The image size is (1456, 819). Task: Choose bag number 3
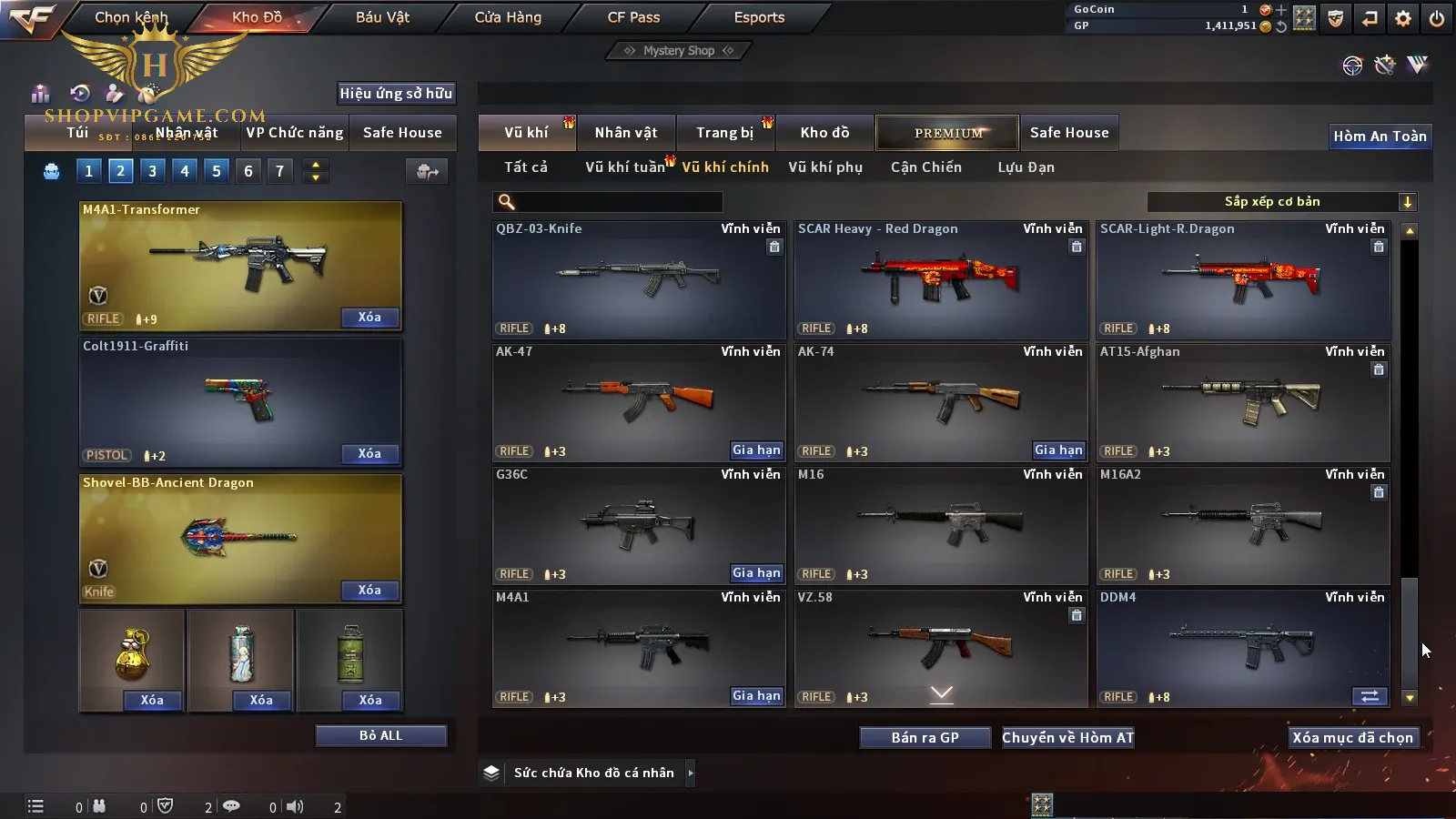[x=152, y=171]
